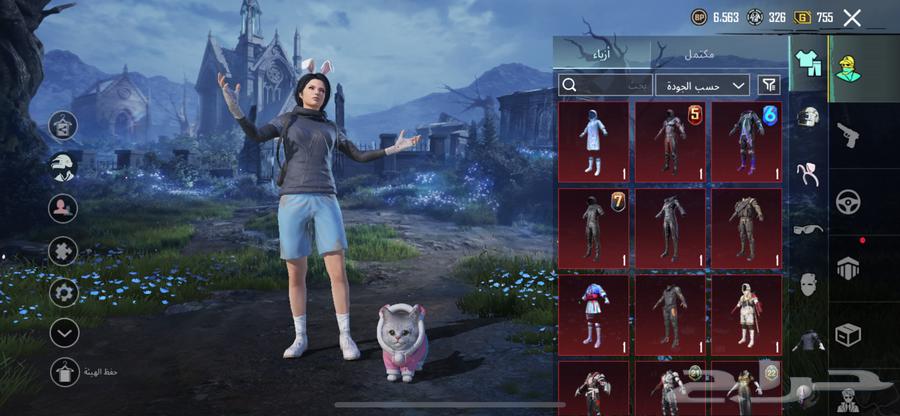Image resolution: width=900 pixels, height=416 pixels.
Task: Open the حسب الجودة sort dropdown
Action: (x=702, y=85)
